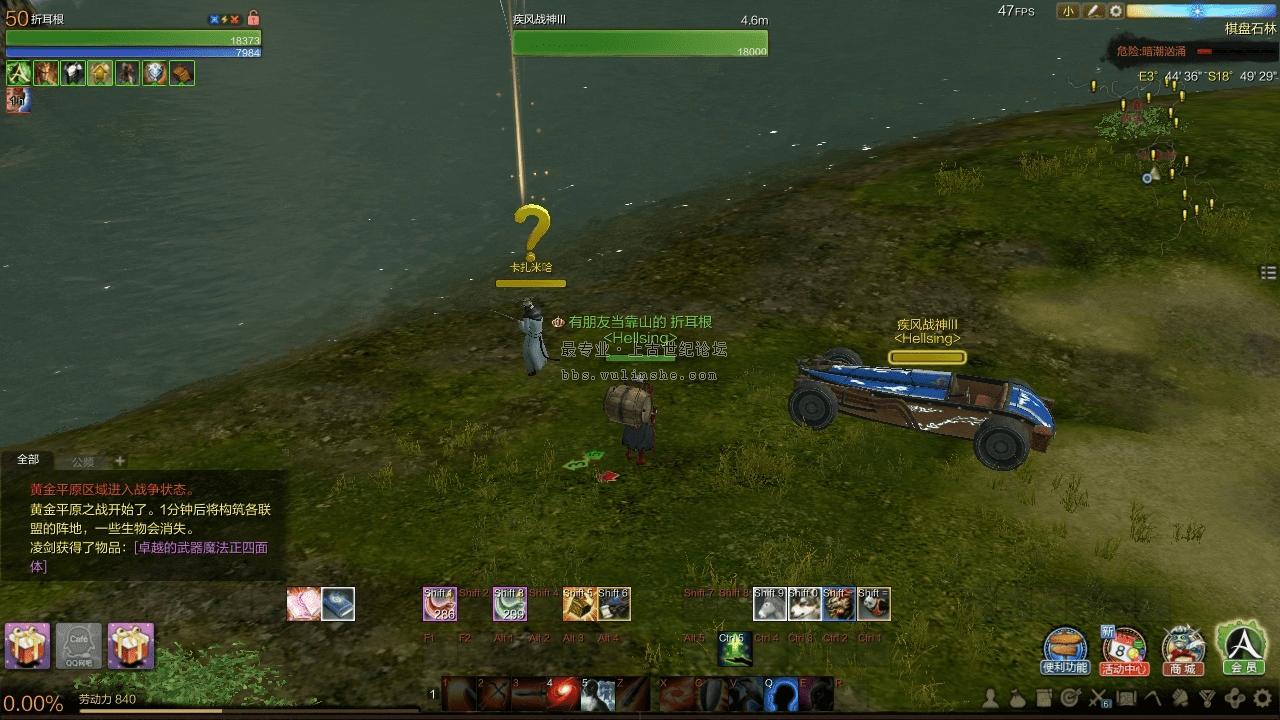Screen dimensions: 1280x720
Task: Open the 商城 cash shop
Action: point(1183,648)
